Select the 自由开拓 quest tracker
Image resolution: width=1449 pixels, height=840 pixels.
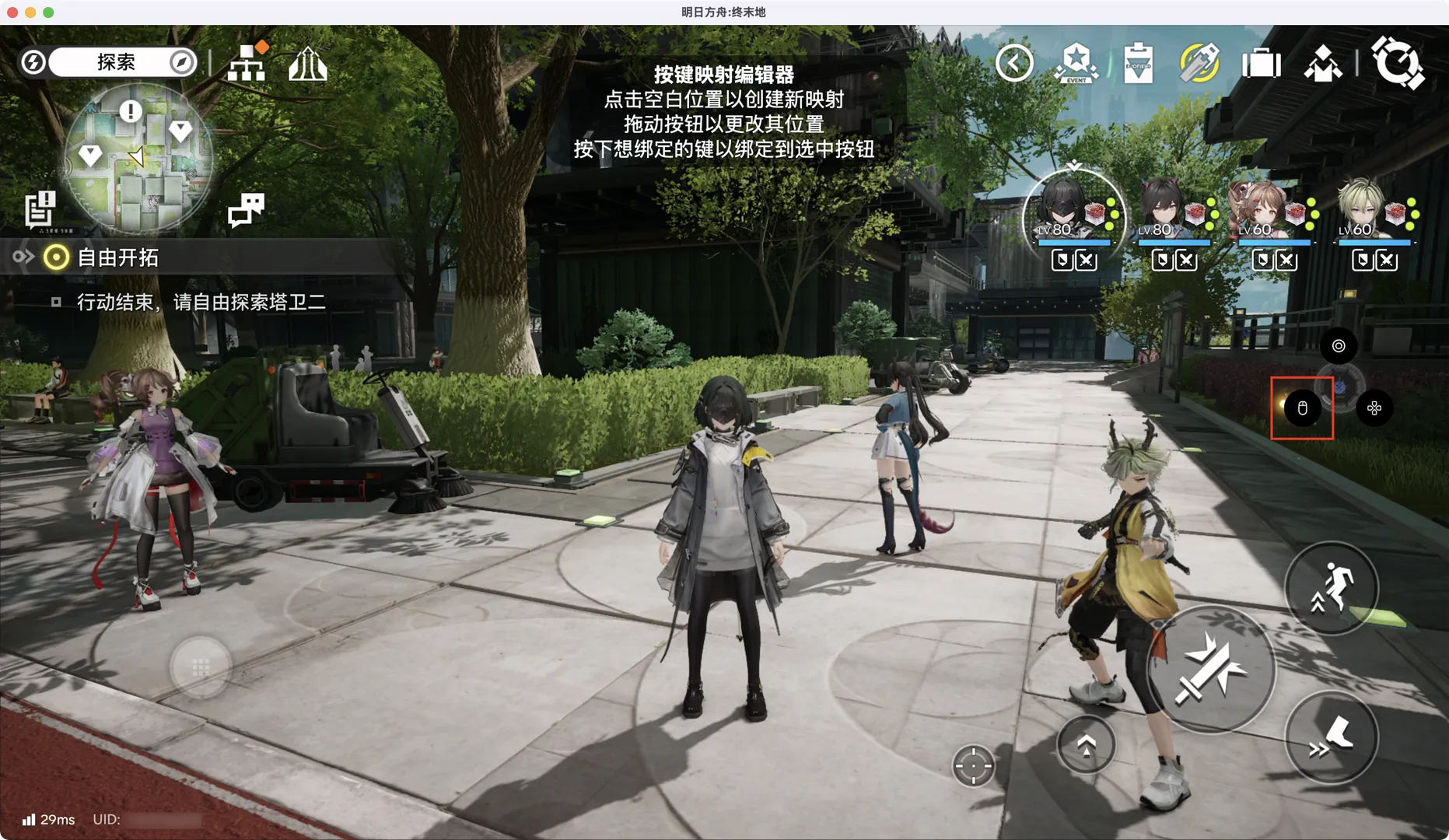coord(117,257)
